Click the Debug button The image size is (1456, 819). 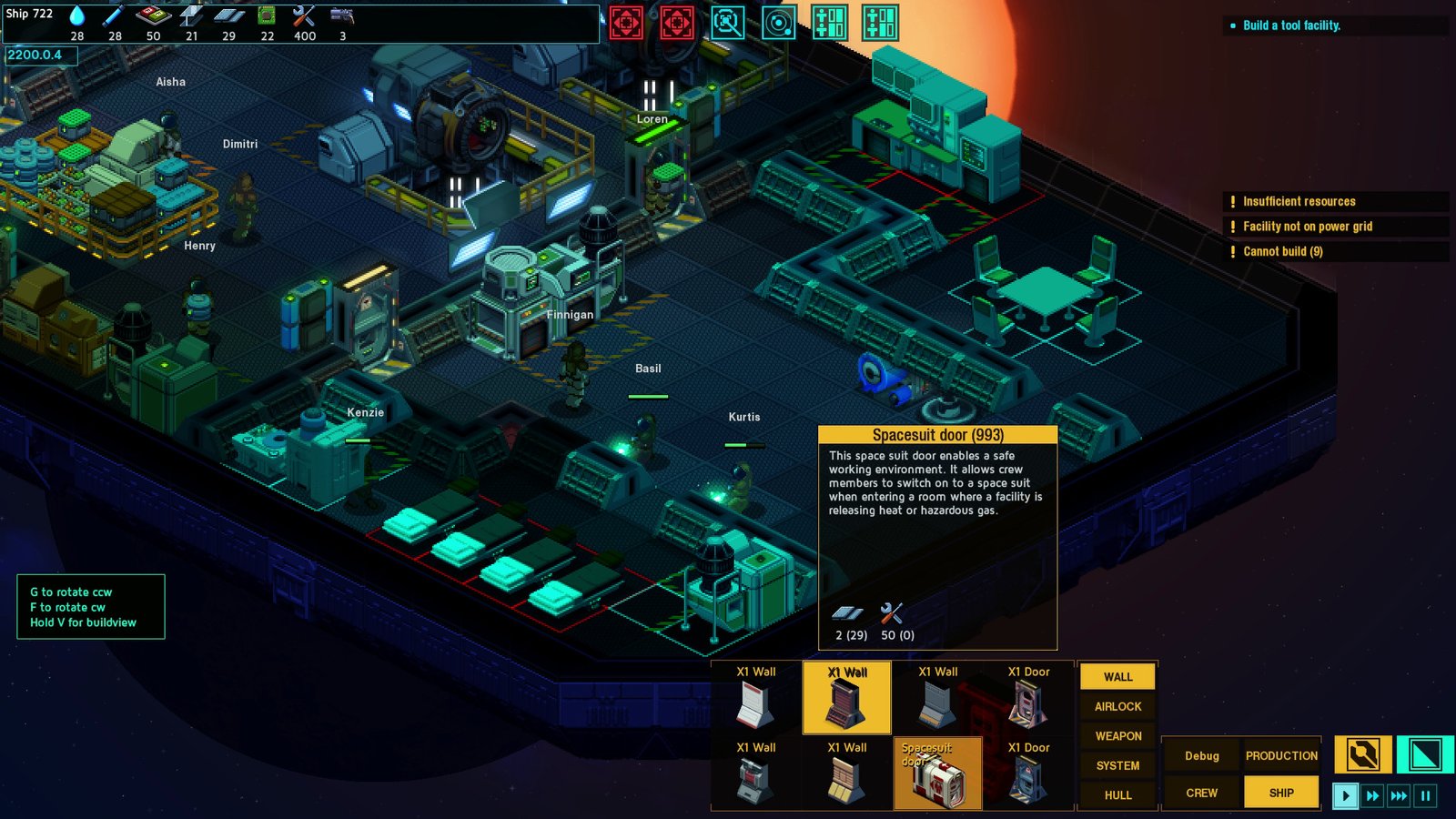(1201, 755)
